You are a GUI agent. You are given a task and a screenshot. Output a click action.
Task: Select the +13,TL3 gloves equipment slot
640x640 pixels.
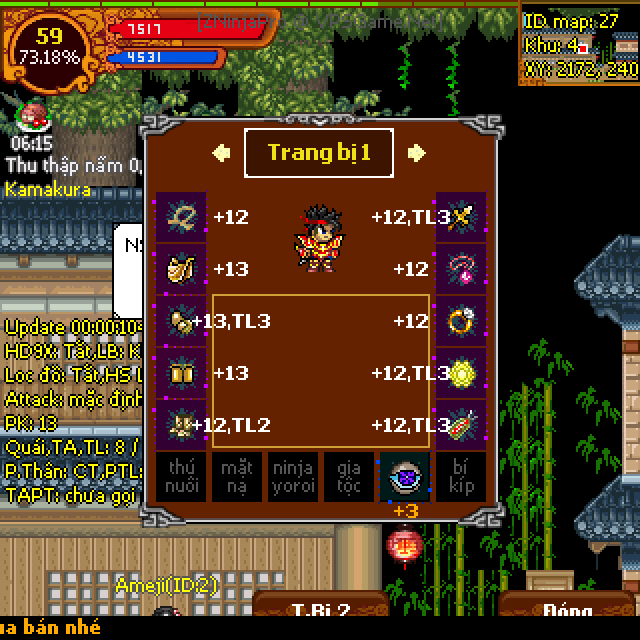(181, 321)
